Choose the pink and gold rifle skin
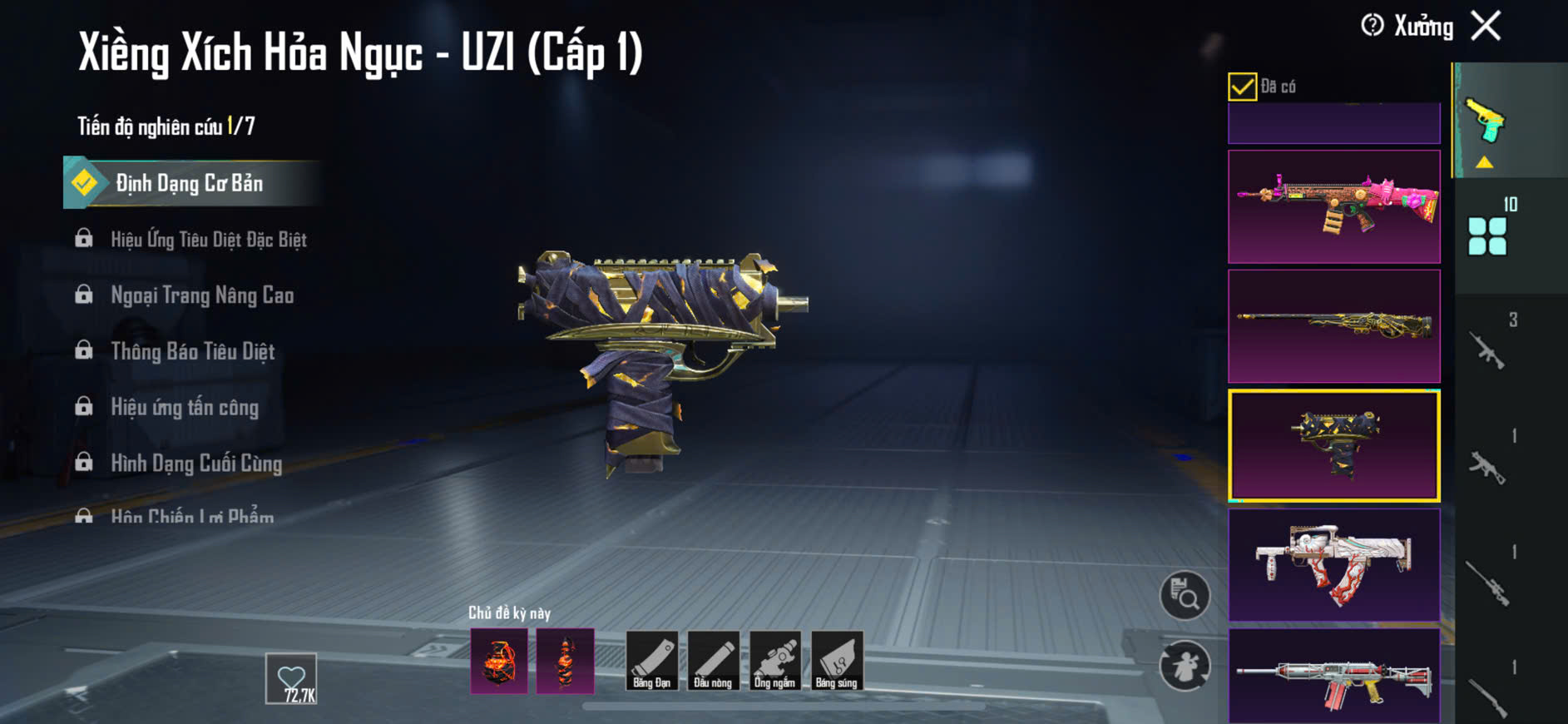This screenshot has width=1568, height=724. [1333, 206]
